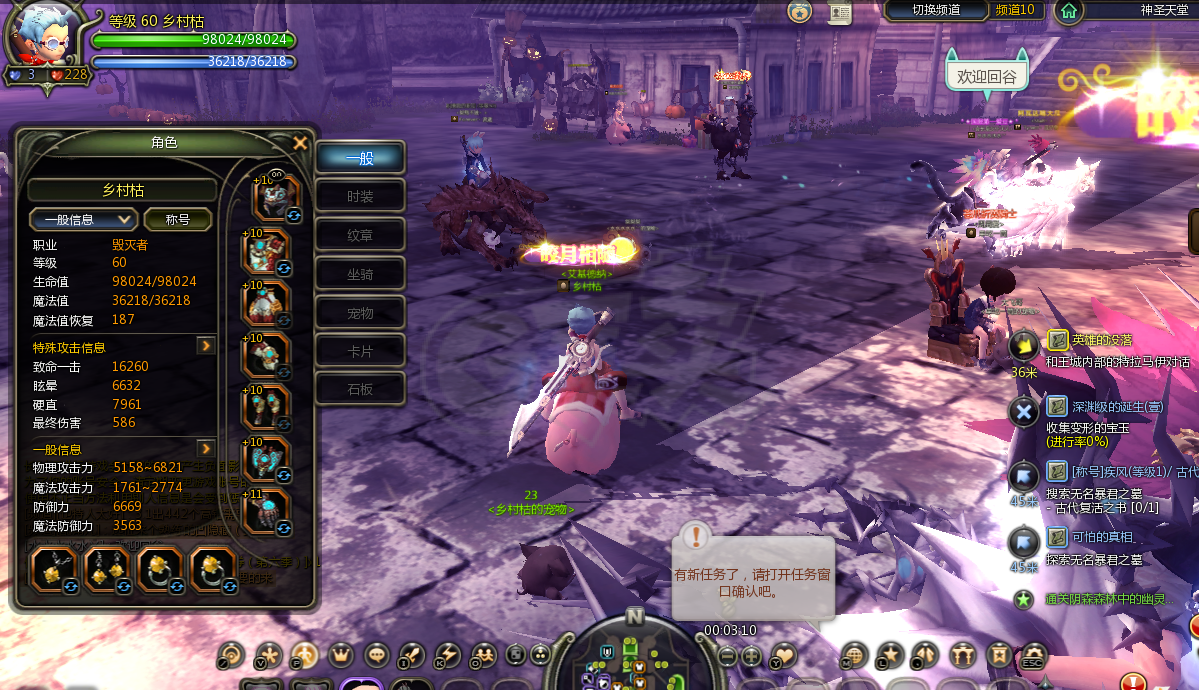
Task: Open the ESC system menu icon
Action: pos(1032,655)
